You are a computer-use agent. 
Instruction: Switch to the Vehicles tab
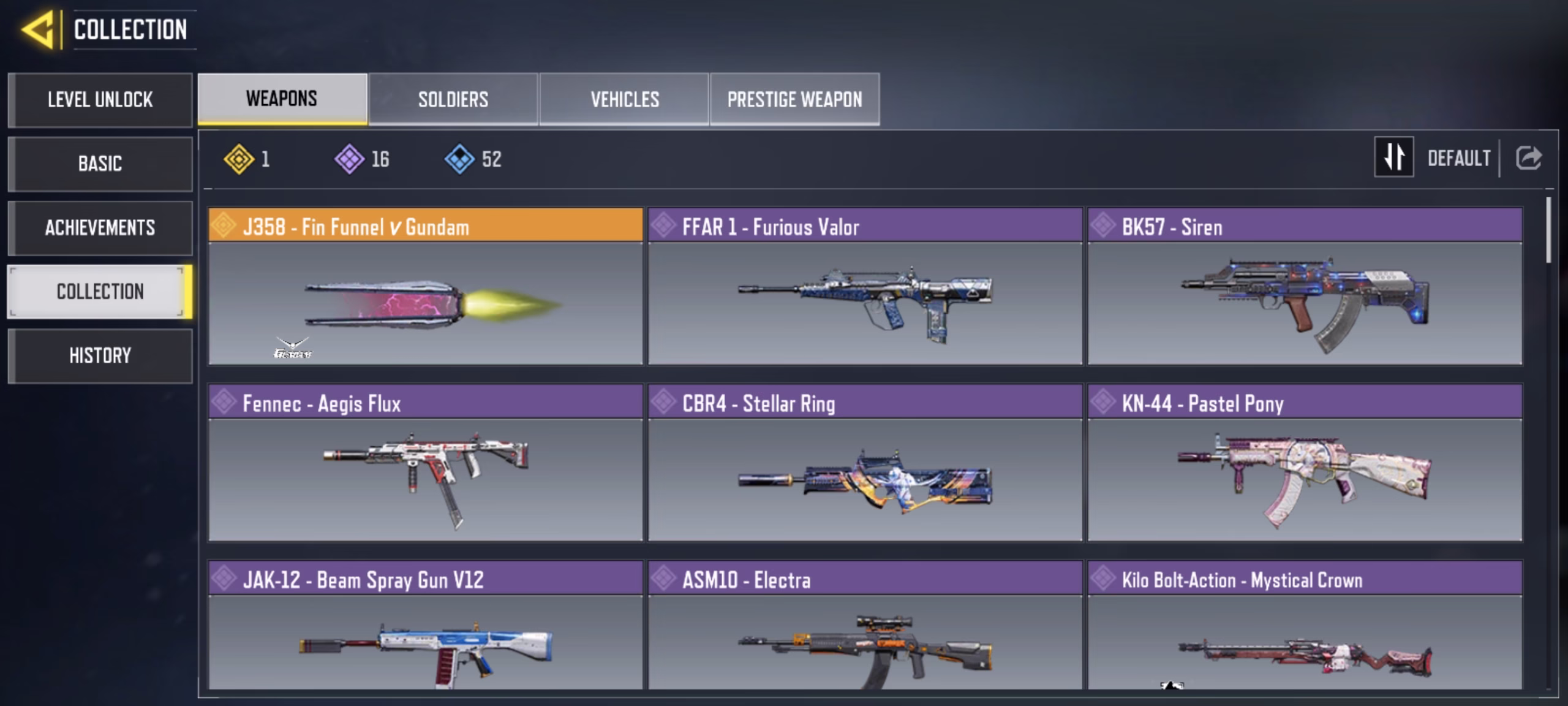(x=624, y=99)
